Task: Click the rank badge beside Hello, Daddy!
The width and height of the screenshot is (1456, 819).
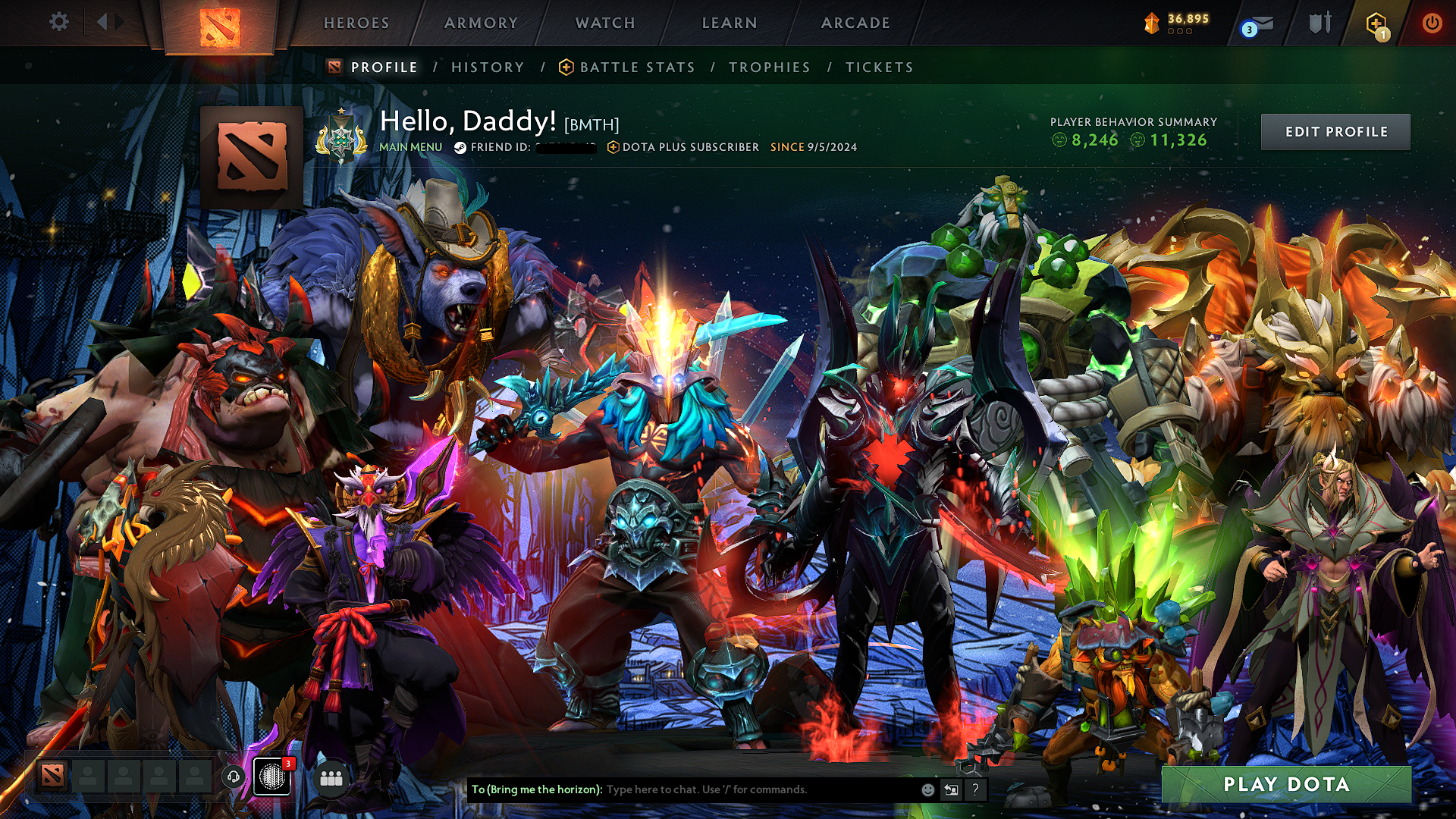Action: [x=343, y=137]
